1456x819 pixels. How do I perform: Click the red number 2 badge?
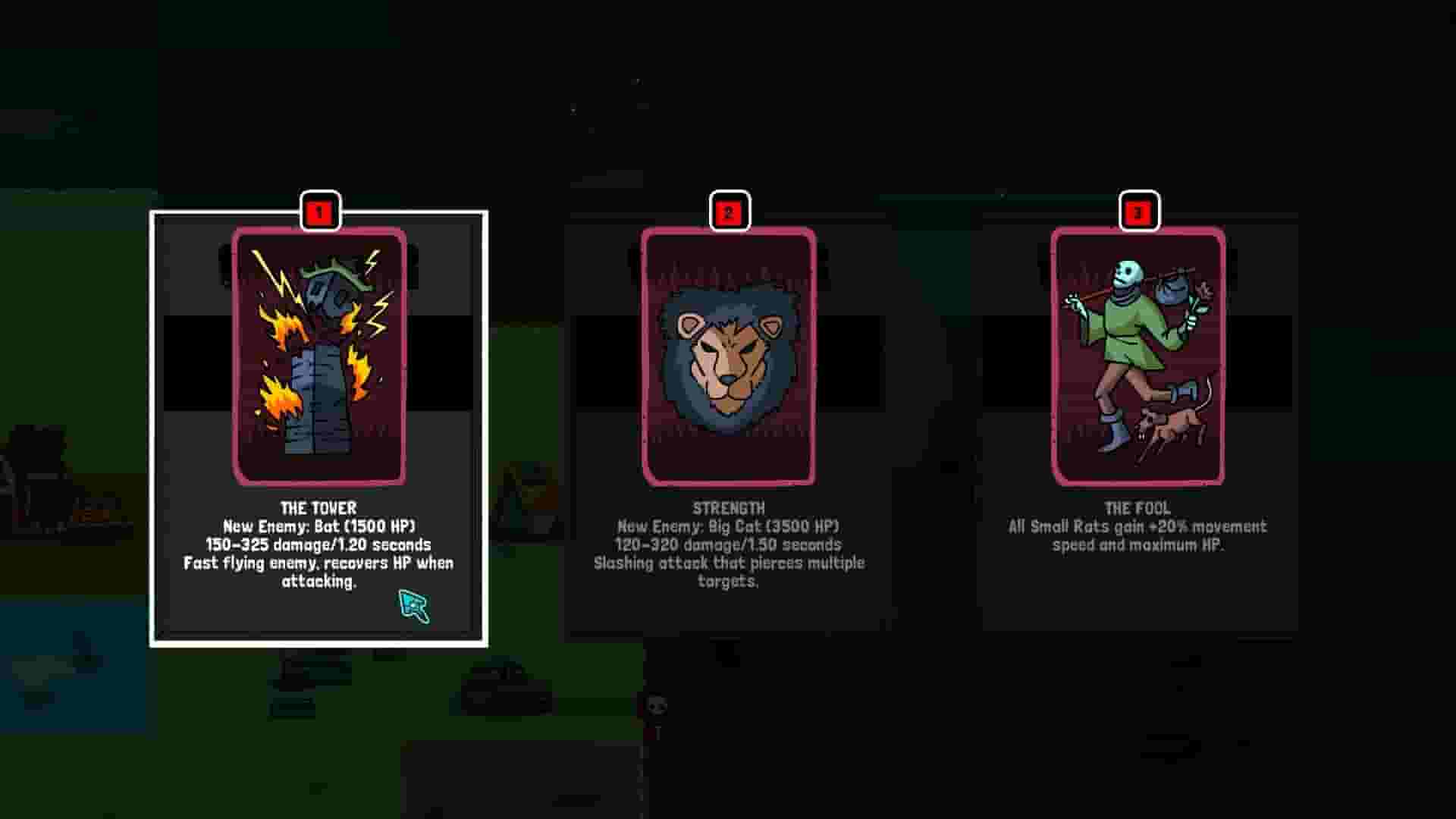[x=730, y=211]
